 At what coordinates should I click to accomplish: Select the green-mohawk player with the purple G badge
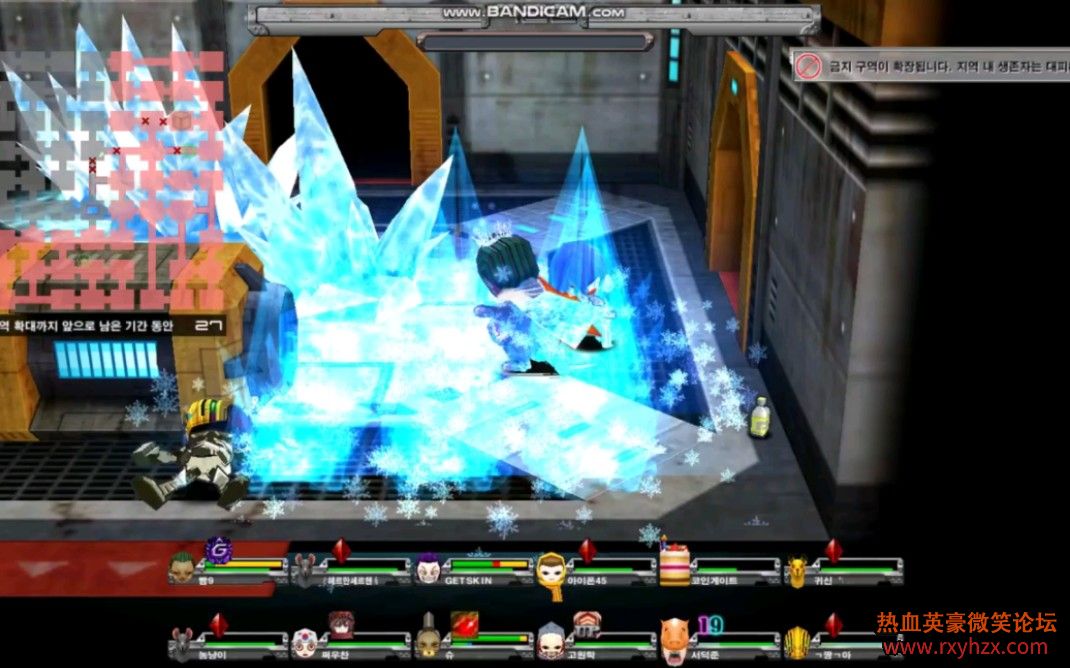coord(183,568)
